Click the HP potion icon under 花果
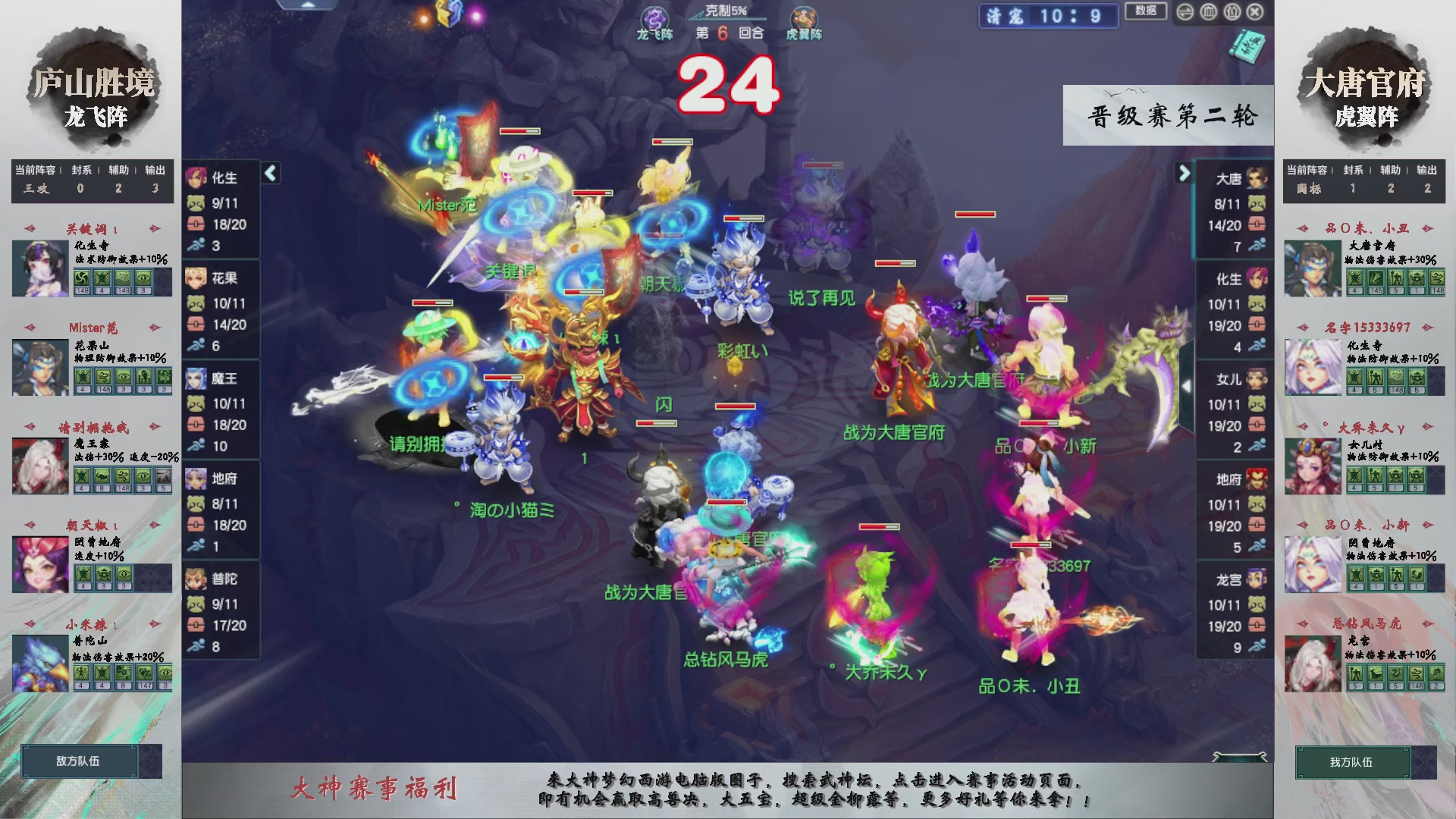This screenshot has height=819, width=1456. click(196, 325)
